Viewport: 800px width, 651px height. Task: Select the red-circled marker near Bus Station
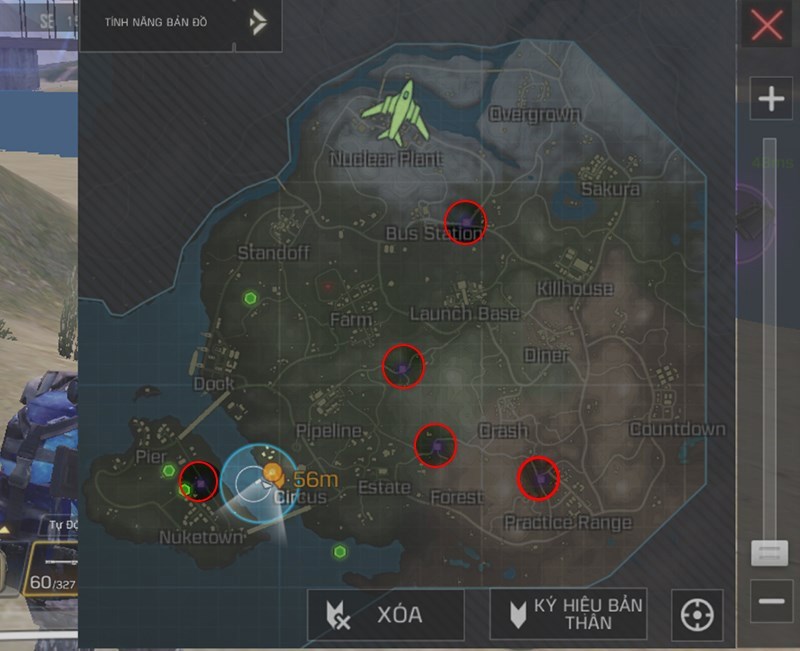(464, 222)
